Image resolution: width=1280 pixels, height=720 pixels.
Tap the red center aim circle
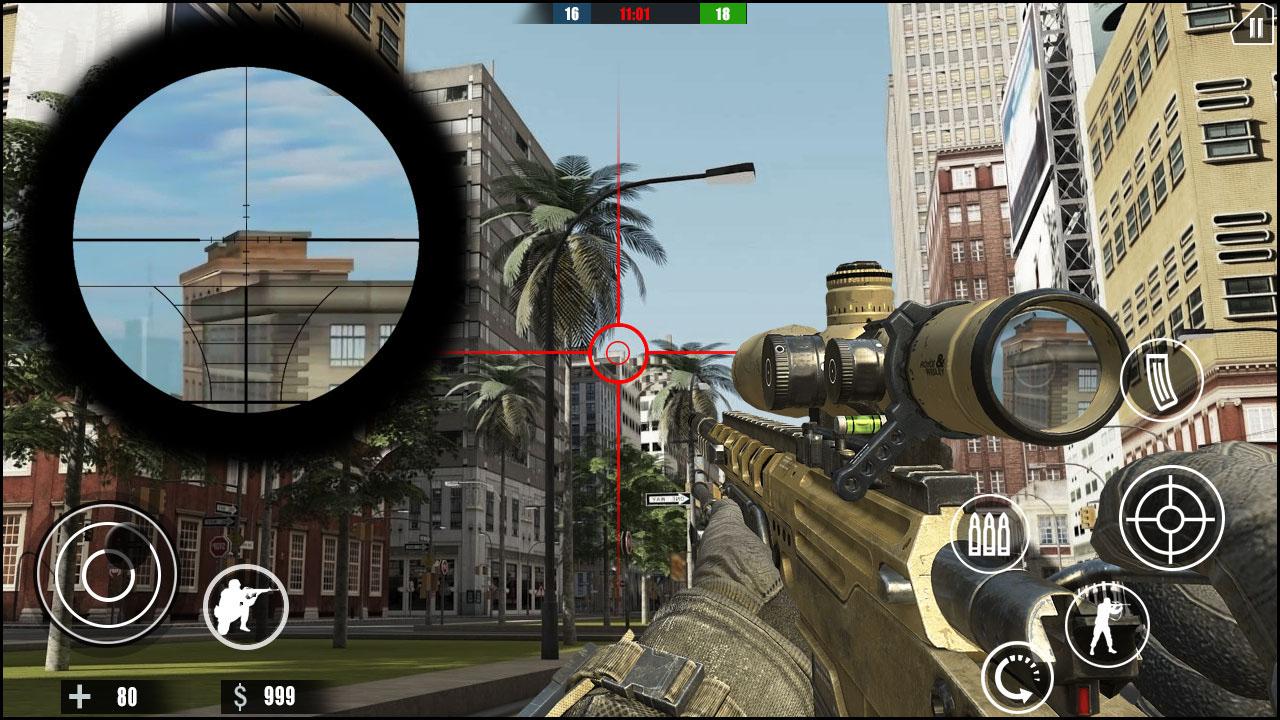point(617,351)
